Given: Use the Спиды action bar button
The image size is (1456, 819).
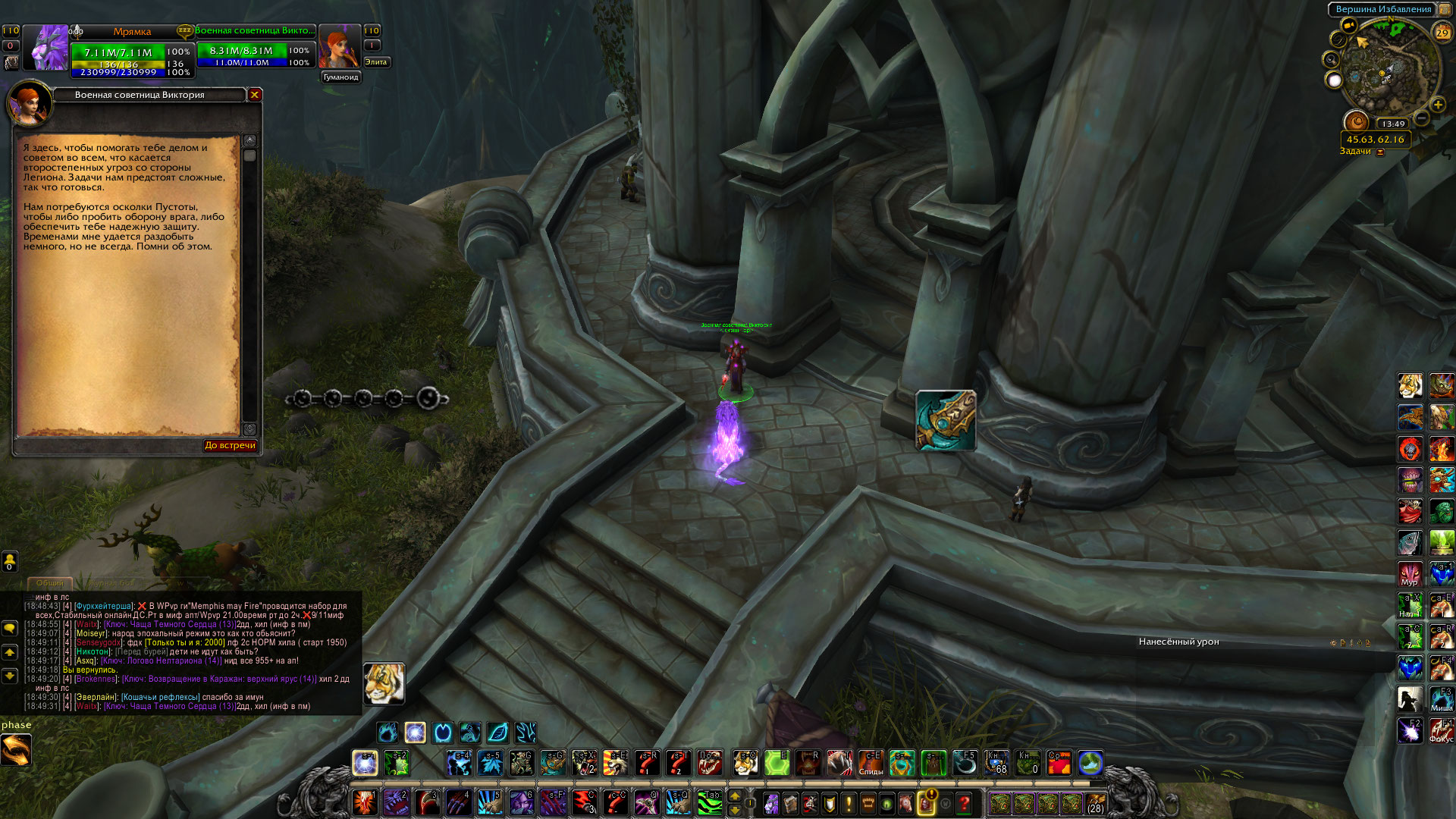Looking at the screenshot, I should point(870,763).
